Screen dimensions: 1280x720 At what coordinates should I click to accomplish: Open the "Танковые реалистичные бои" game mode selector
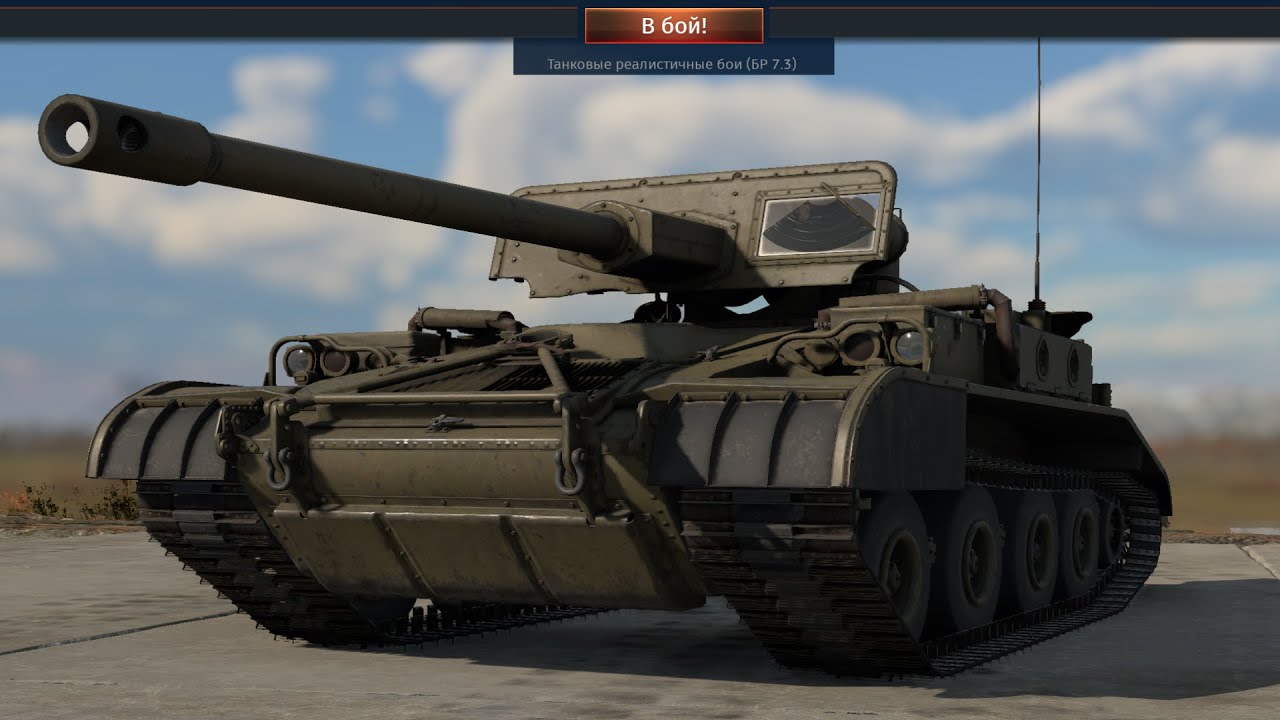coord(672,64)
